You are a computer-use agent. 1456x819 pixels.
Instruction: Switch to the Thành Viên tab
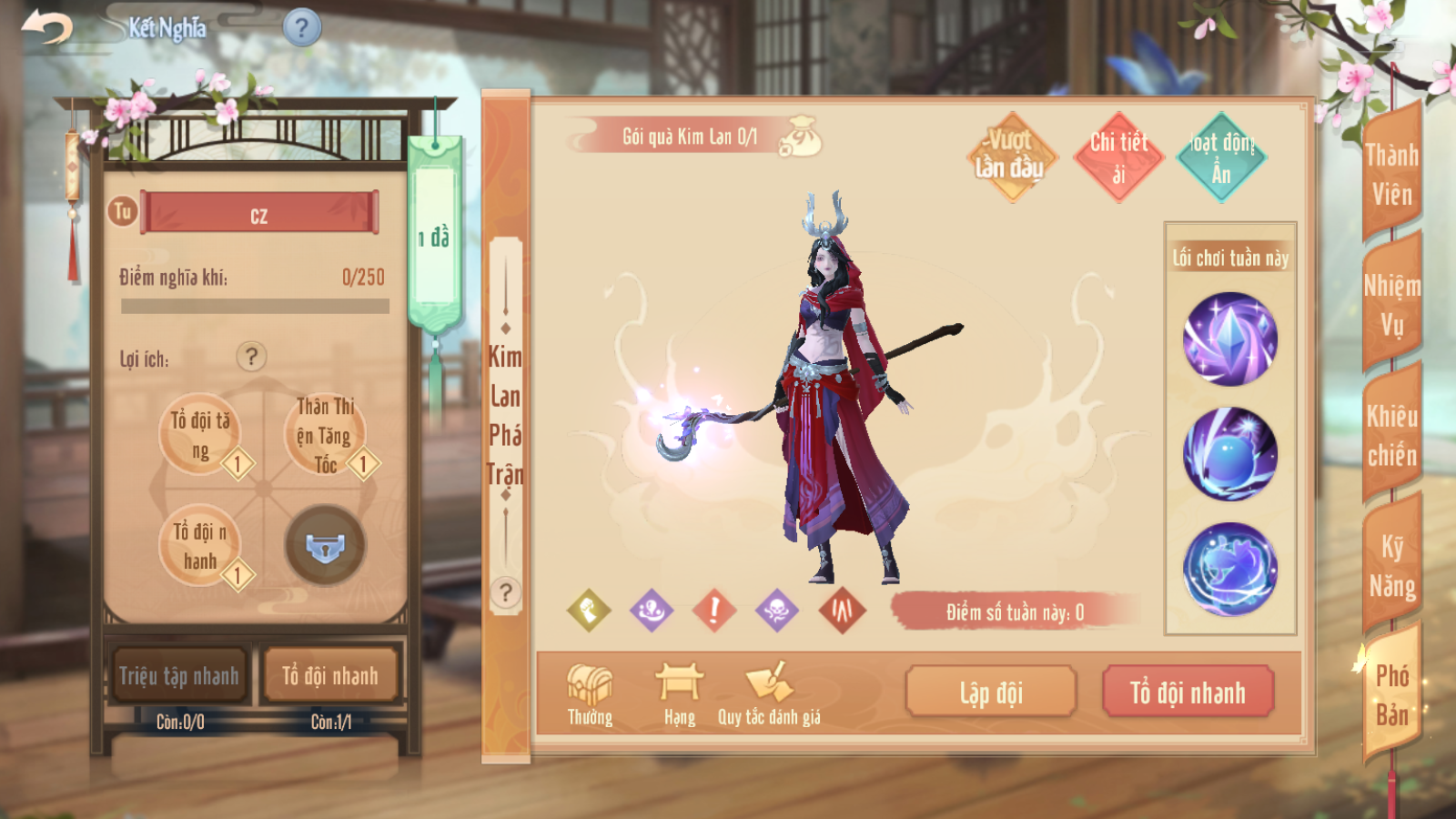(x=1391, y=174)
